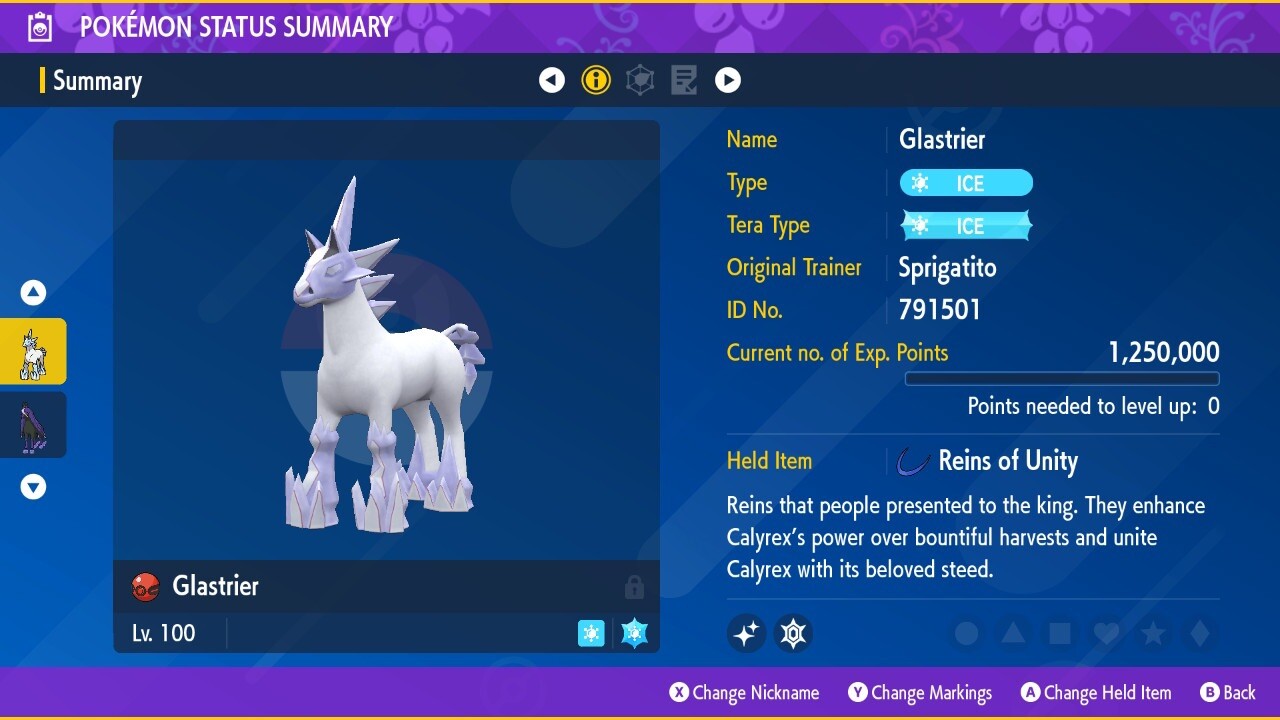Open the moves and notes page icon
The image size is (1280, 720).
[x=684, y=80]
